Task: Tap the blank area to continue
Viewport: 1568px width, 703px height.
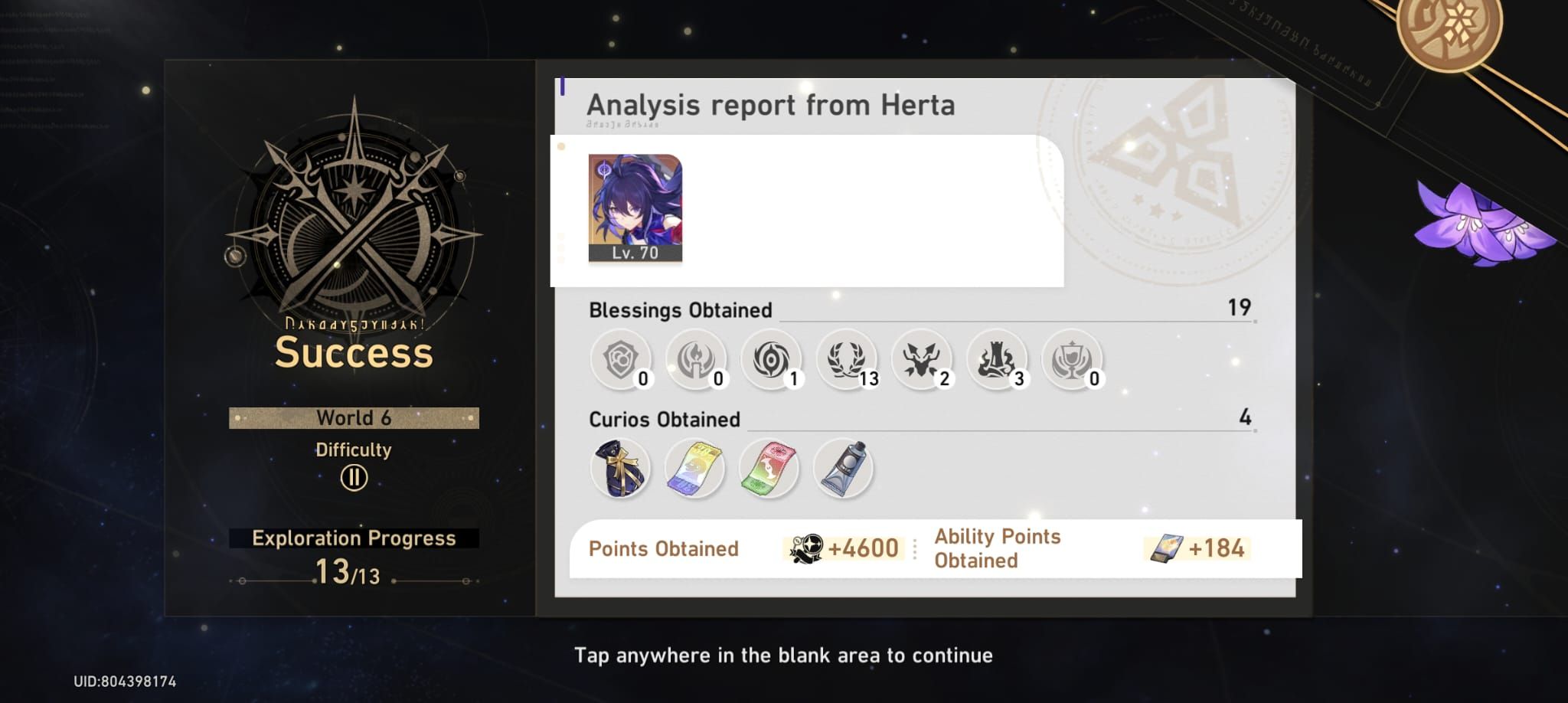Action: pos(784,656)
